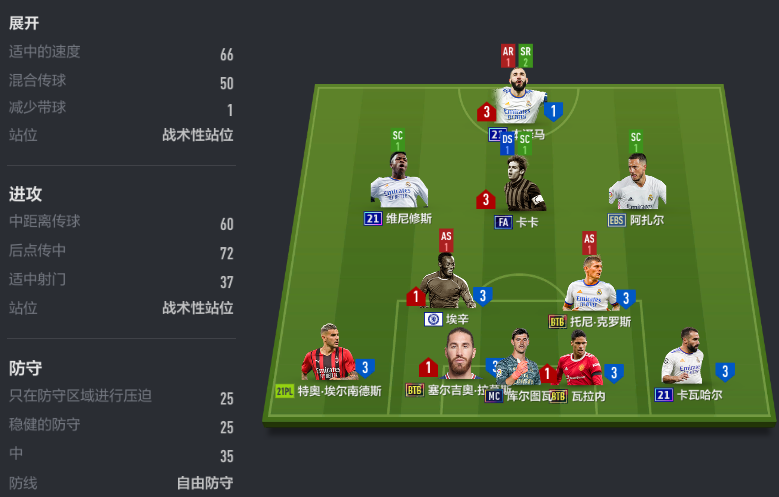
Task: Select the 稳健的防守 setting row
Action: 121,426
